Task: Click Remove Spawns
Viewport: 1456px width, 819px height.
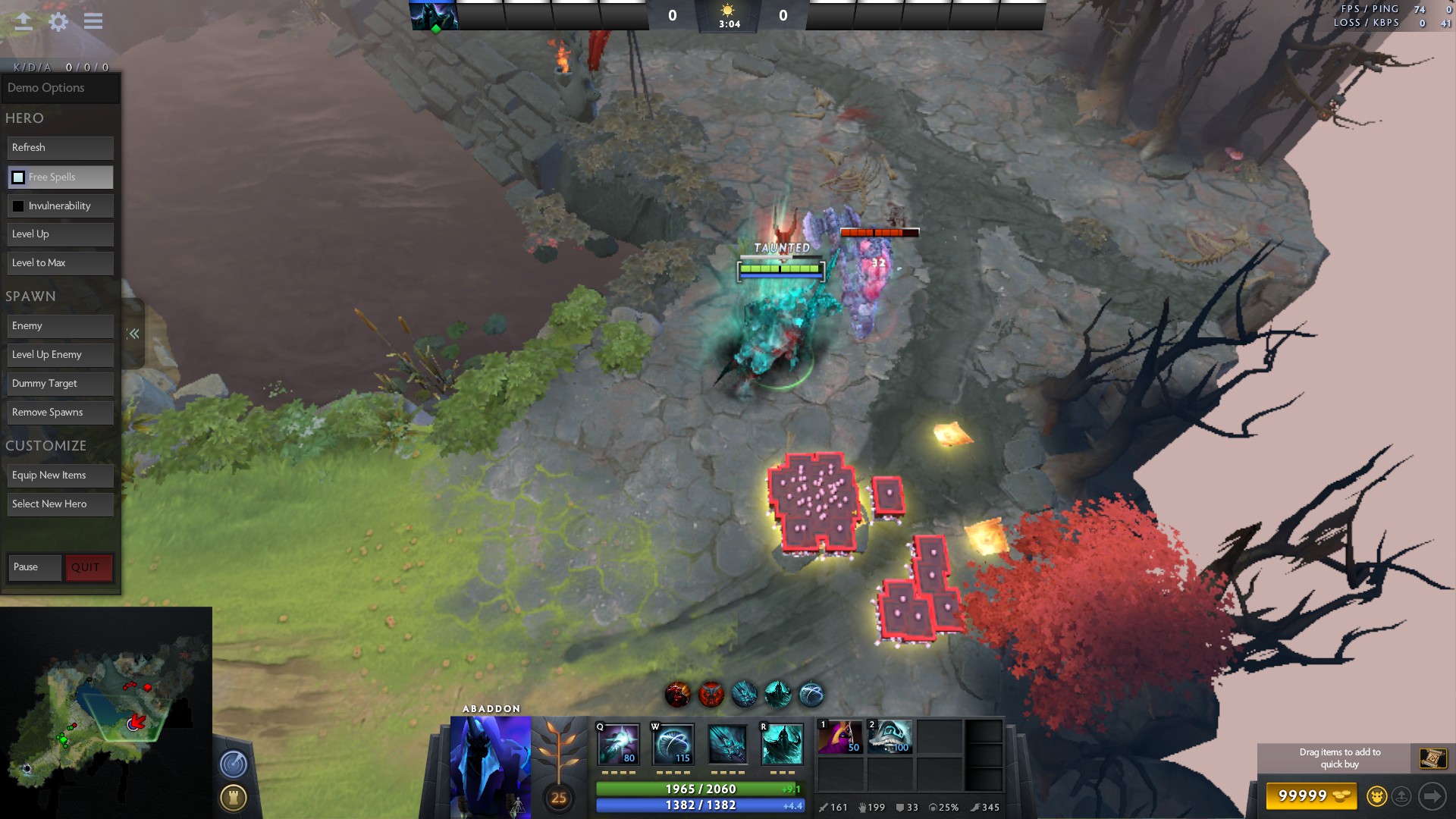Action: tap(61, 413)
